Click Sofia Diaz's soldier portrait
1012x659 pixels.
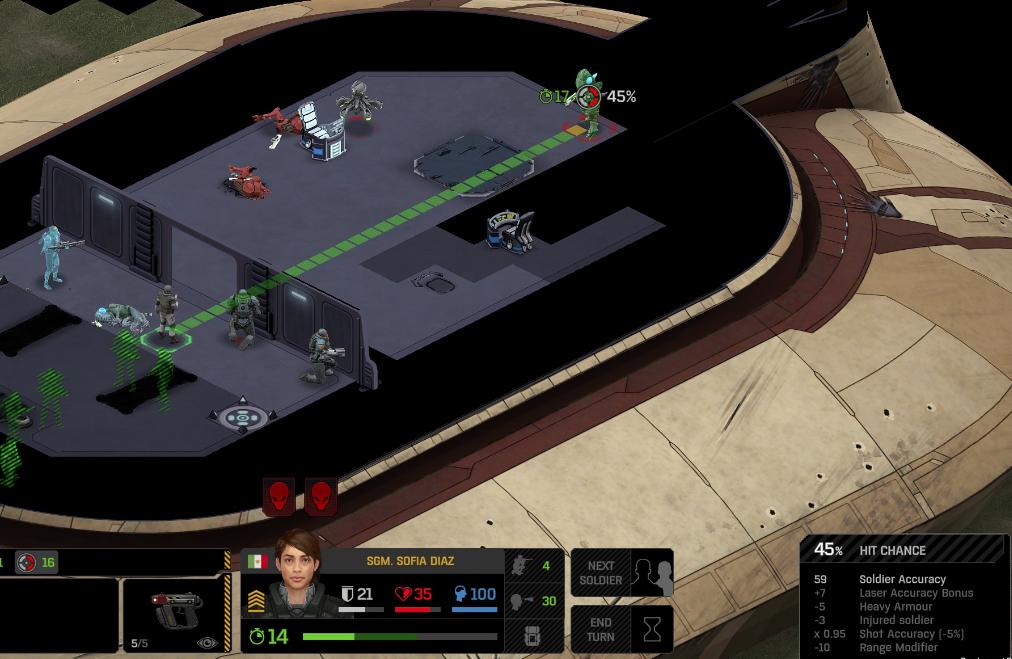pyautogui.click(x=298, y=577)
